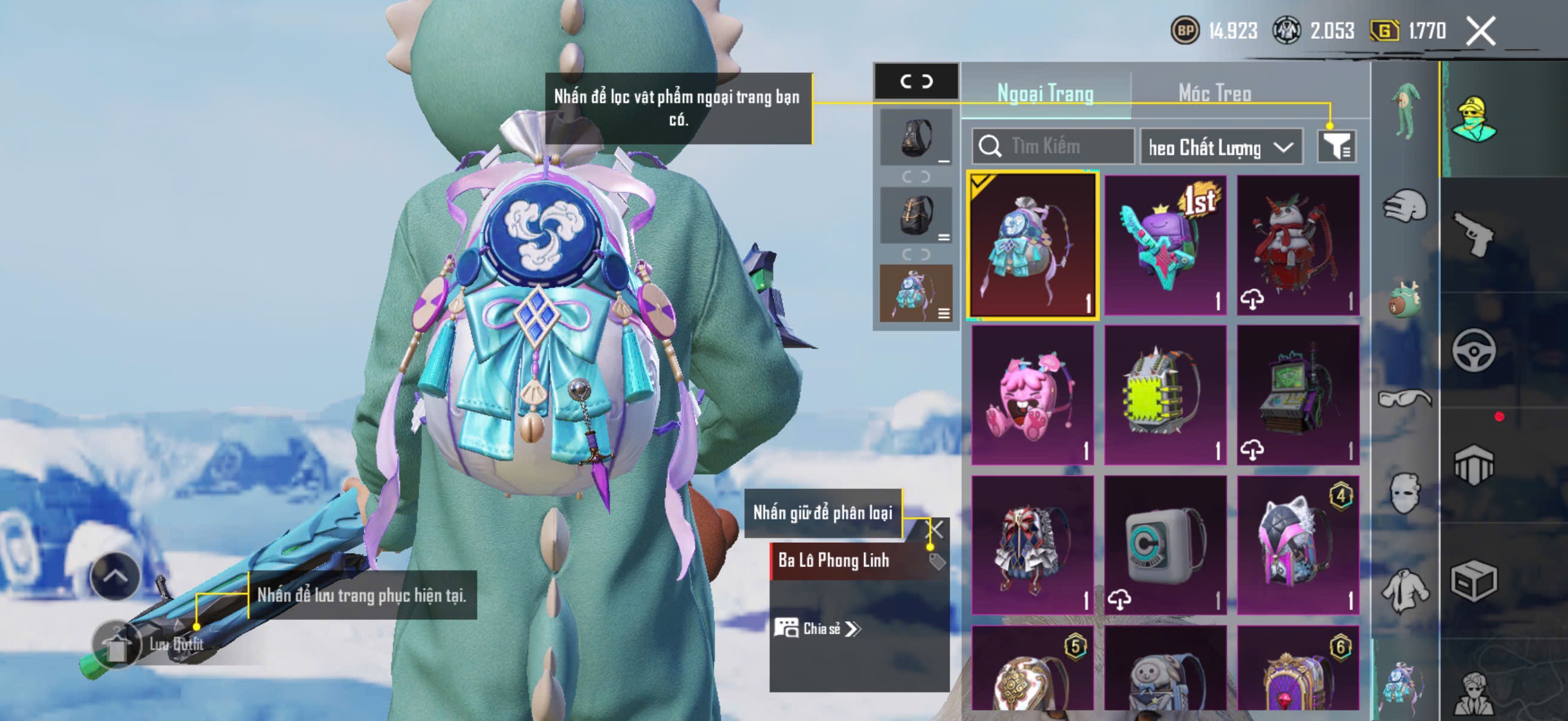The width and height of the screenshot is (1568, 721).
Task: Select the 1st-place guitar backpack skin
Action: coord(1165,245)
